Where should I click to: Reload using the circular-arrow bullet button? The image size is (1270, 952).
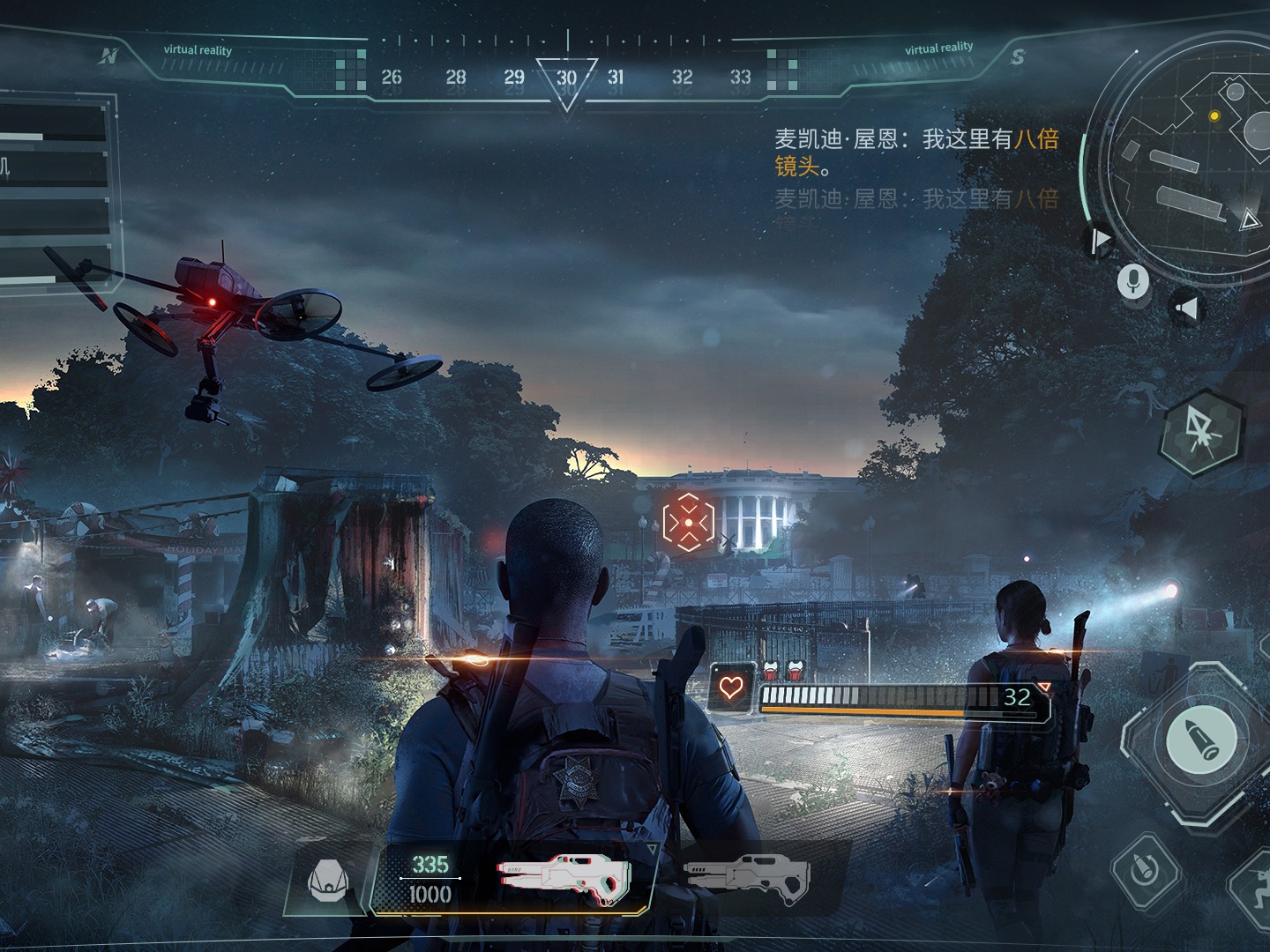1145,869
